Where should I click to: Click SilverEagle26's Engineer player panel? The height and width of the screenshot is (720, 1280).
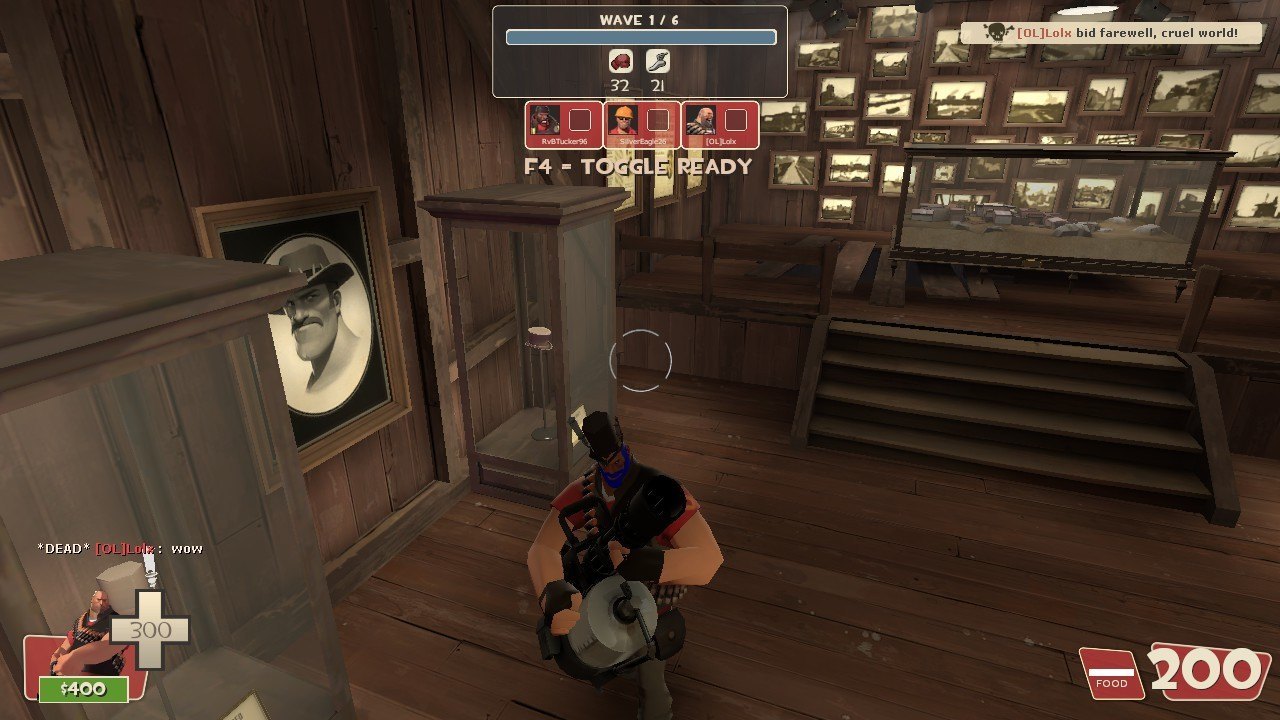pyautogui.click(x=642, y=125)
